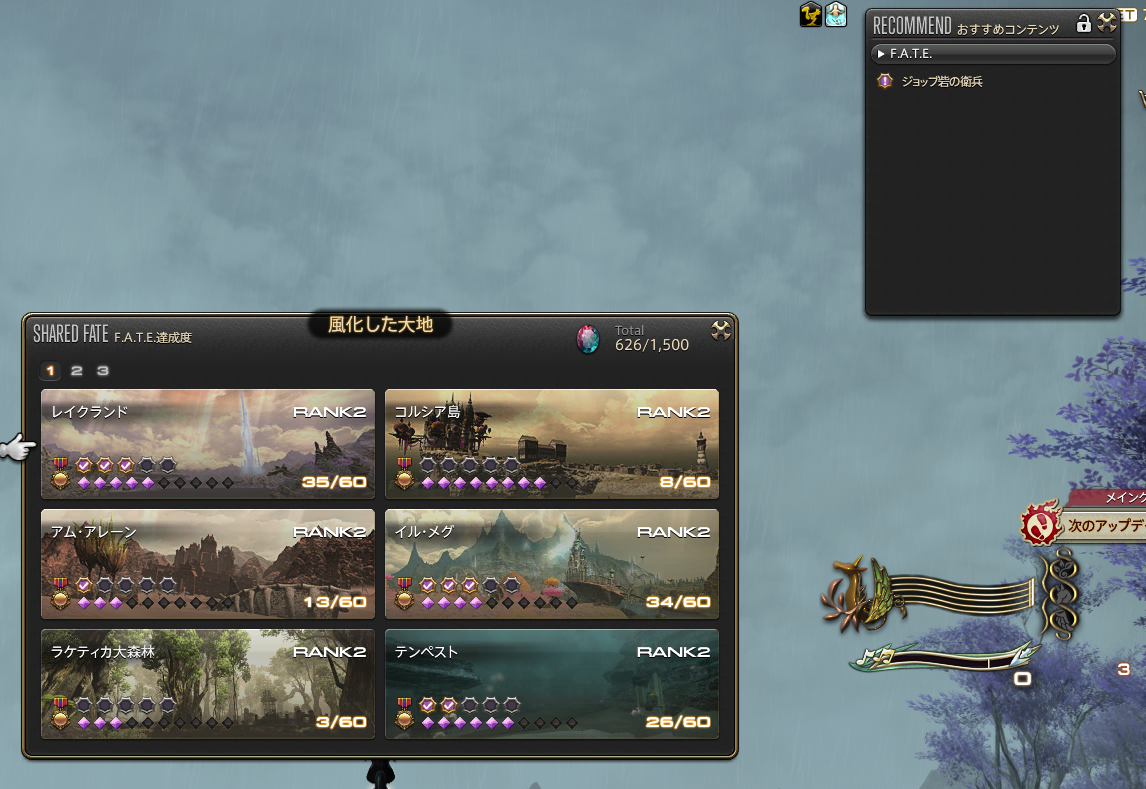Image resolution: width=1146 pixels, height=789 pixels.
Task: Click the bicolor gemstone Total icon
Action: click(588, 339)
